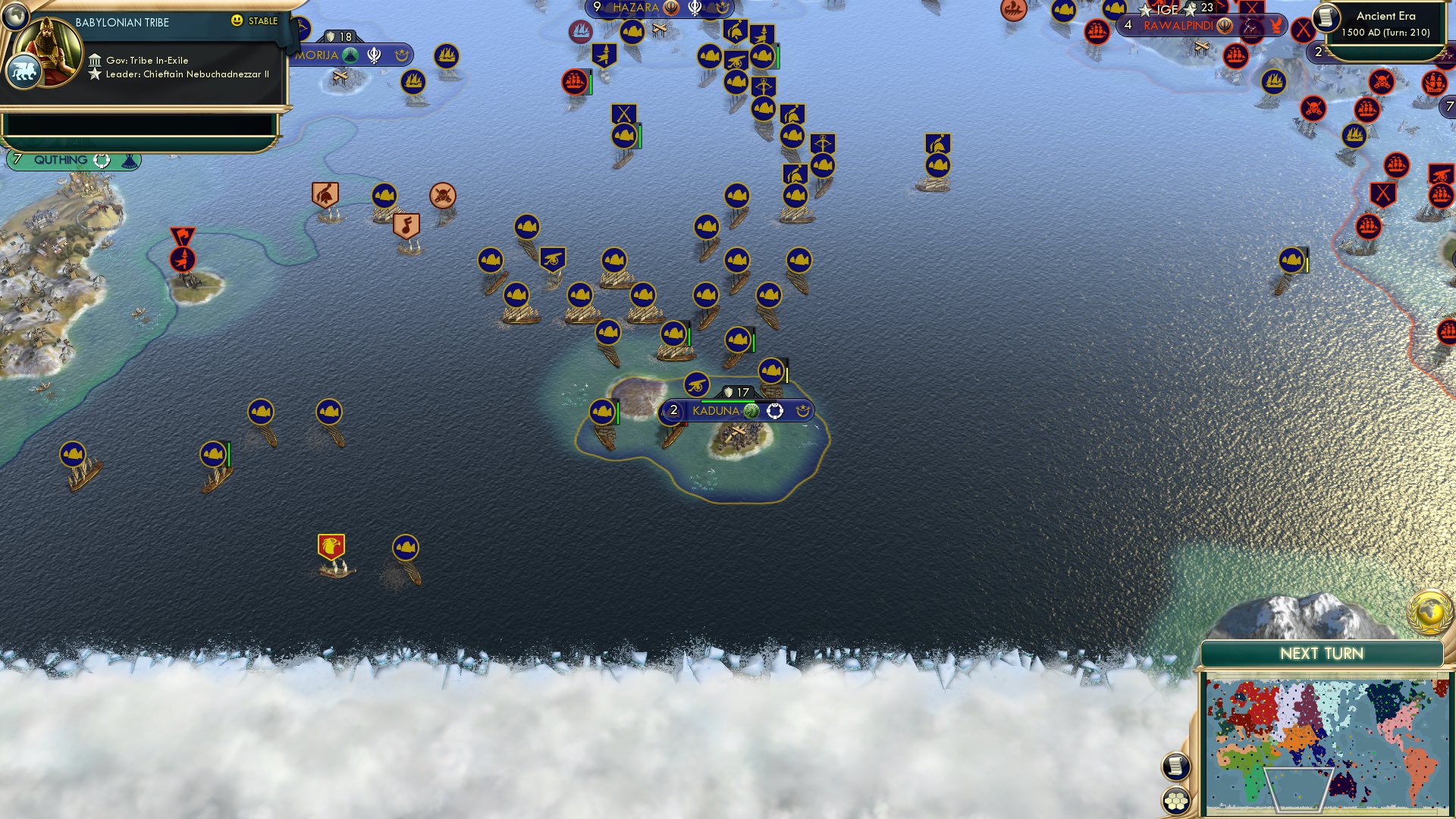
Task: Expand the Quthing city-state banner
Action: click(61, 159)
